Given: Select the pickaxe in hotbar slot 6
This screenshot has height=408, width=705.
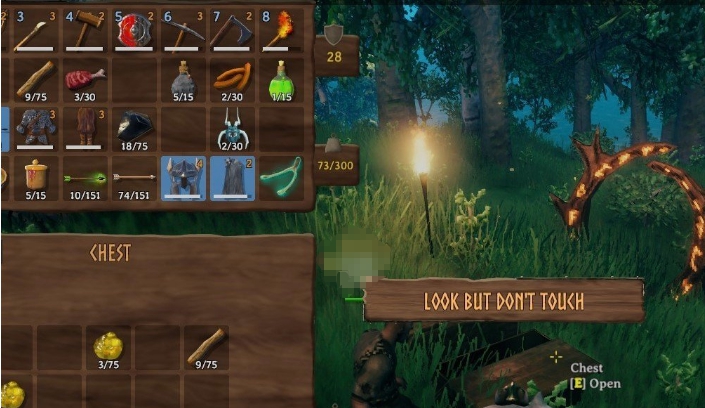Looking at the screenshot, I should (184, 29).
